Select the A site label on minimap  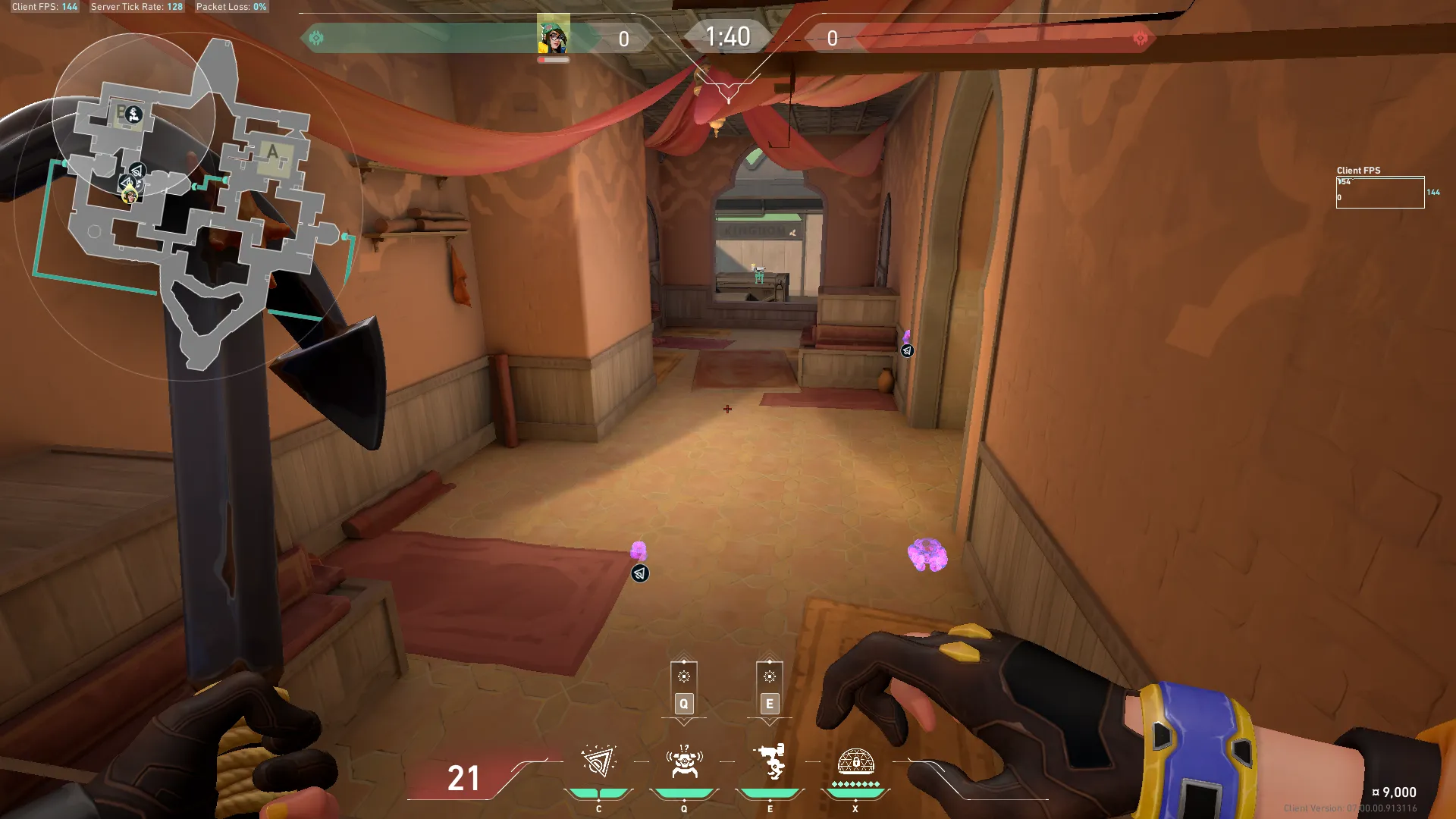[x=272, y=152]
